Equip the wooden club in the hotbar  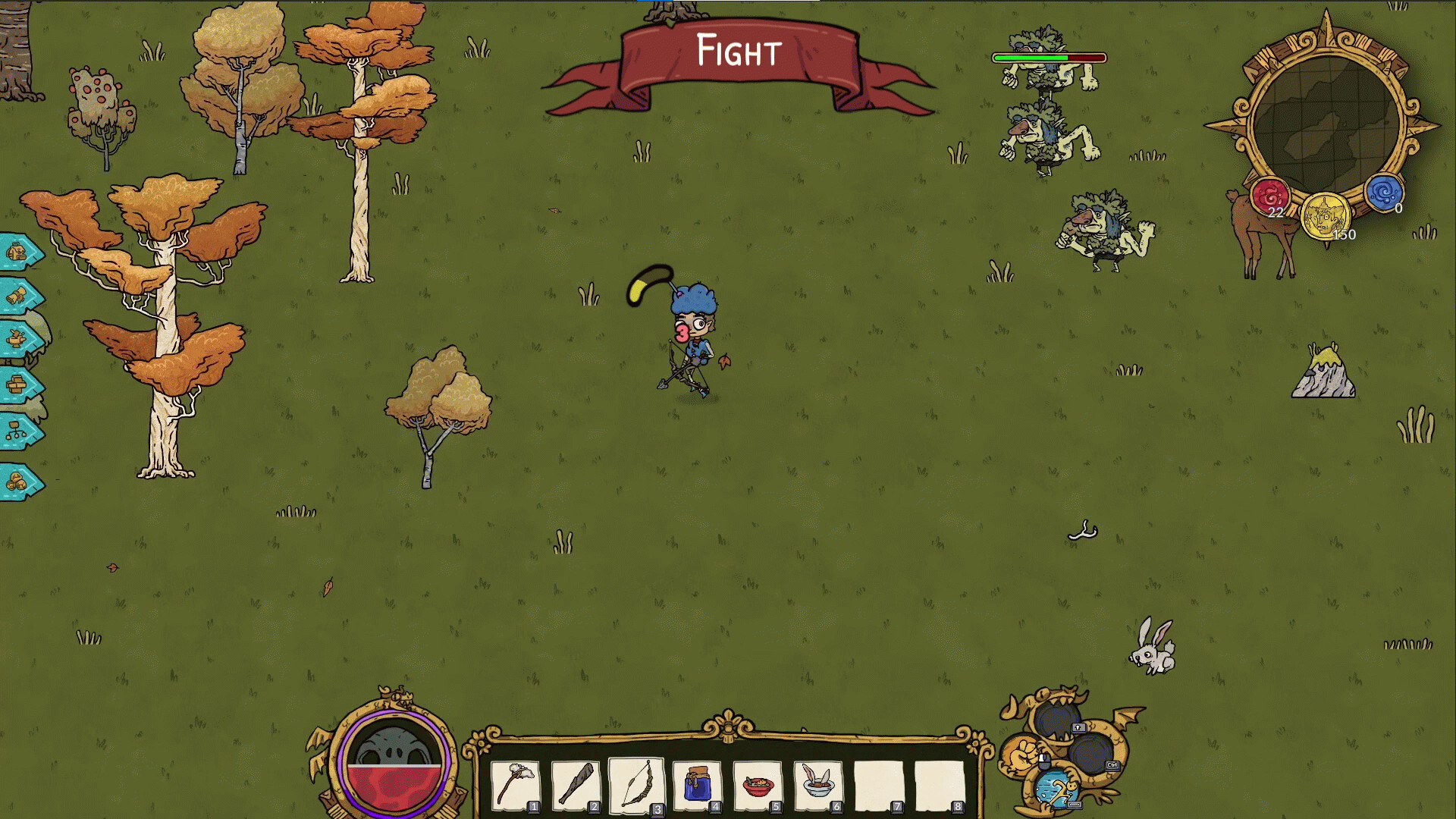576,784
